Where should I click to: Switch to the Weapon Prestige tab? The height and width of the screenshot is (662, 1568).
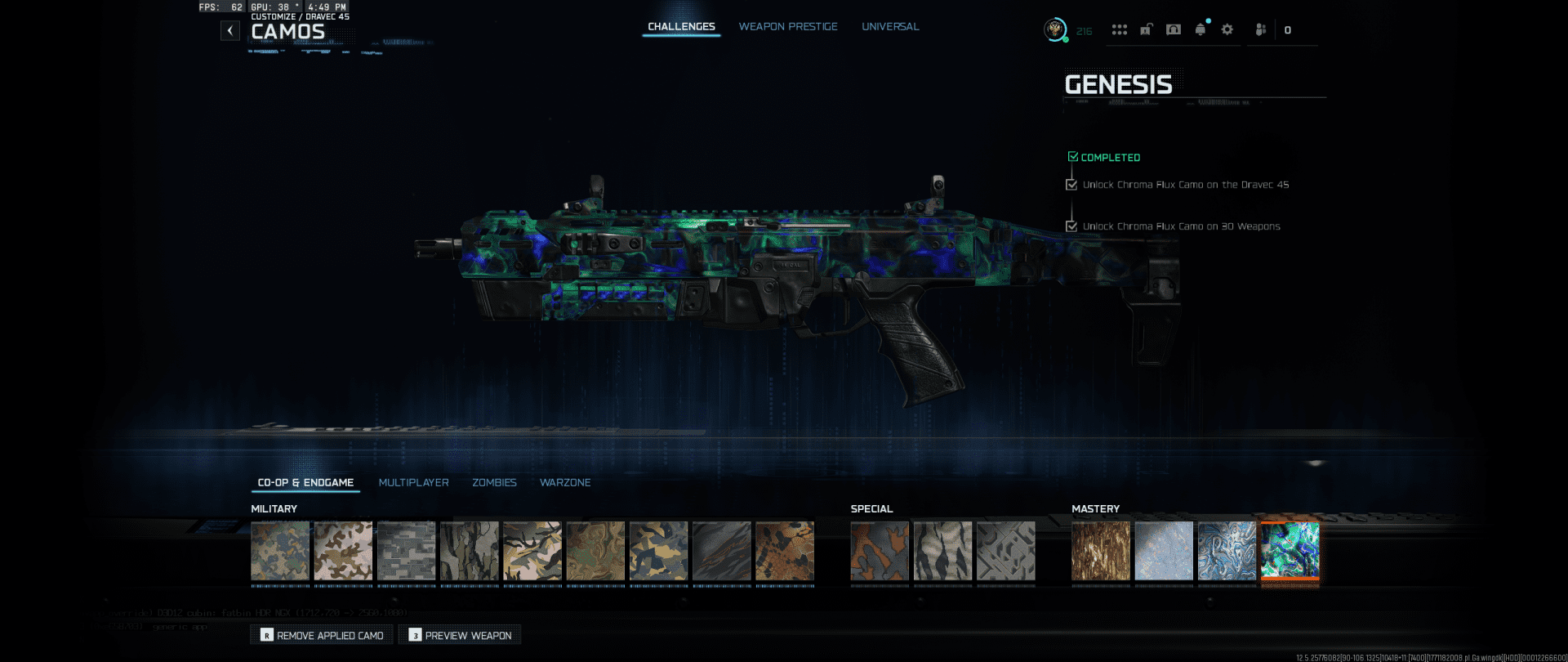788,27
